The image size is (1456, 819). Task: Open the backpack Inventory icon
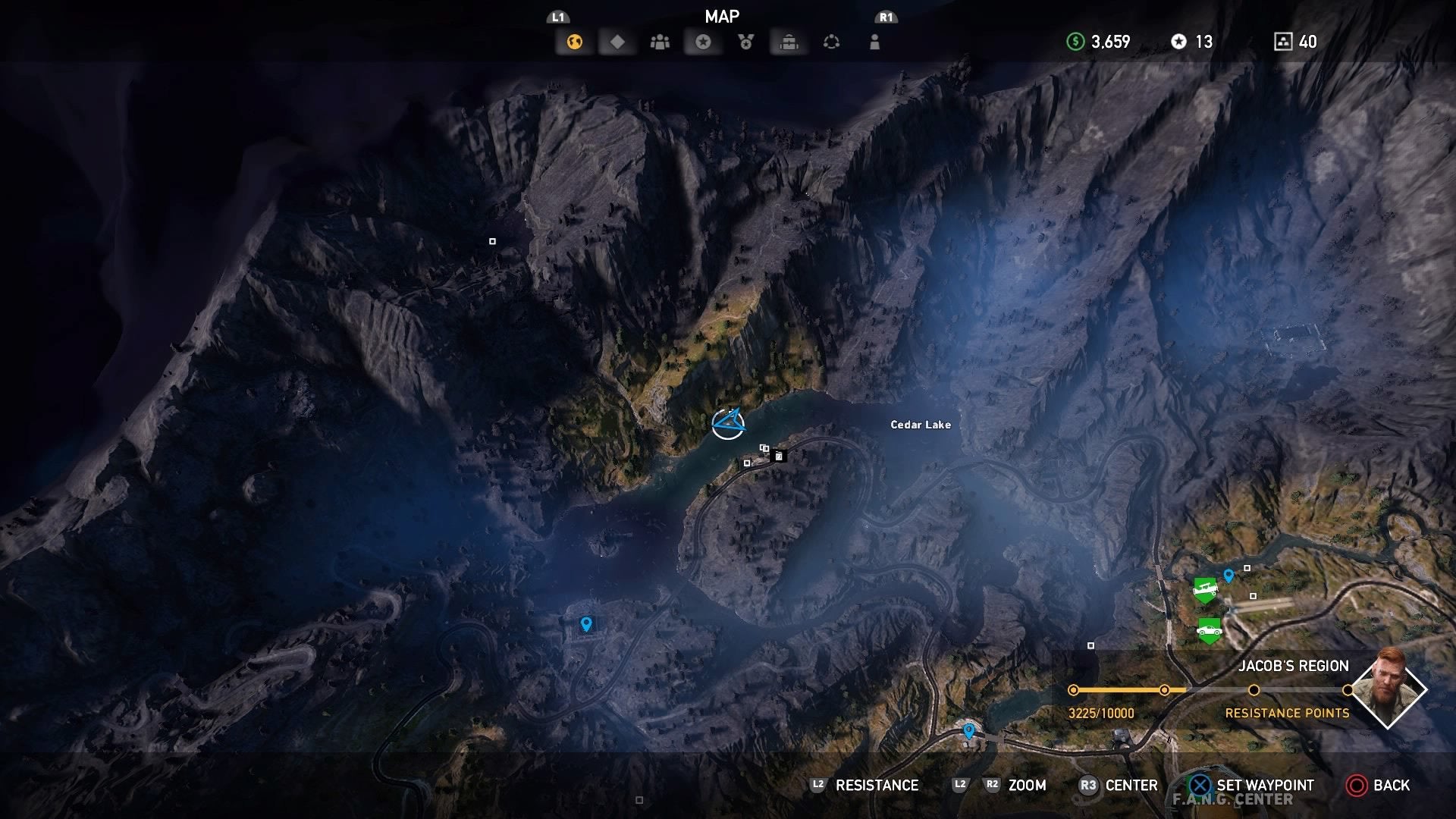(788, 42)
